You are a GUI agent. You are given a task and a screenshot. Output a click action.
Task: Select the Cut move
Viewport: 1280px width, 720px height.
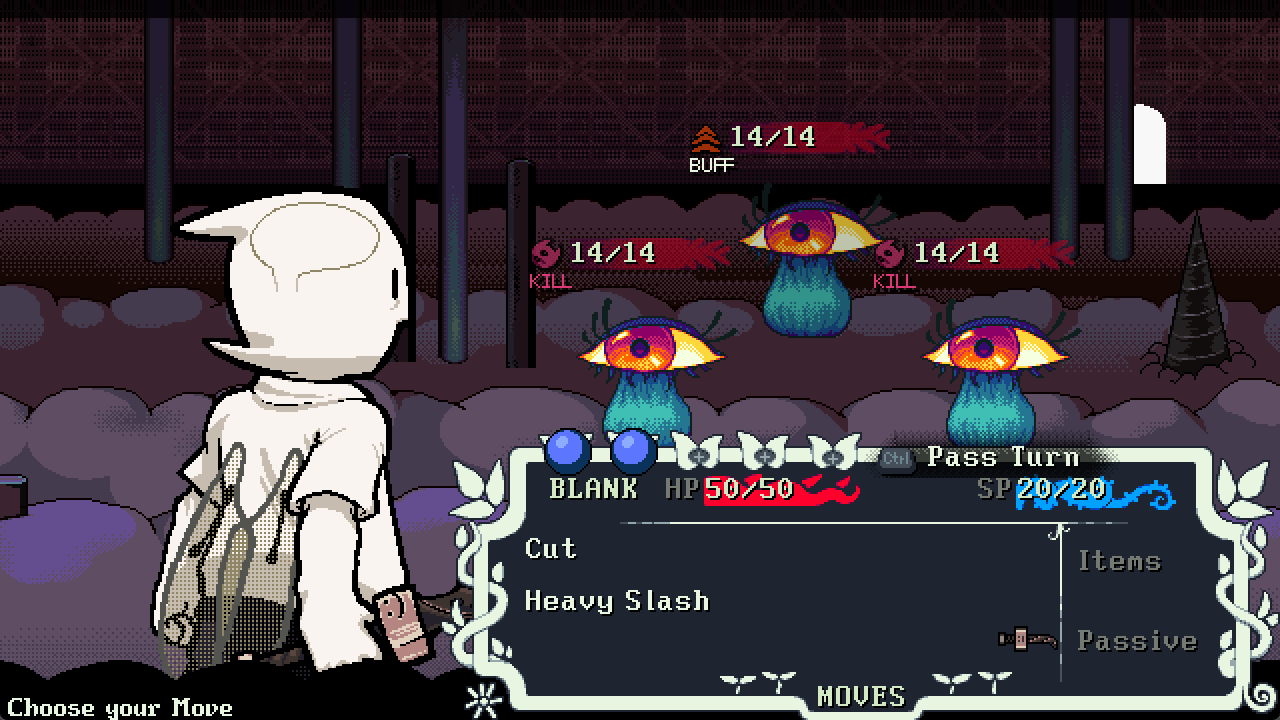tap(551, 549)
